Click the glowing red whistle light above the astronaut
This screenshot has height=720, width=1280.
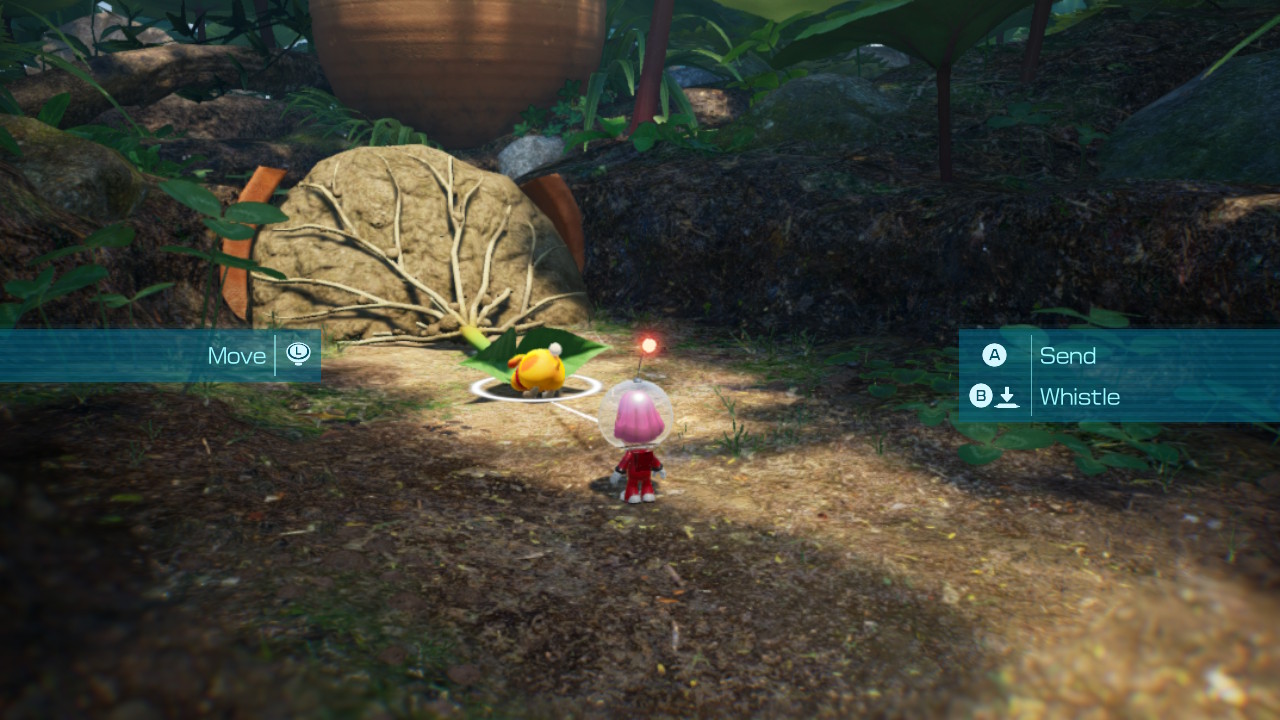[x=650, y=344]
